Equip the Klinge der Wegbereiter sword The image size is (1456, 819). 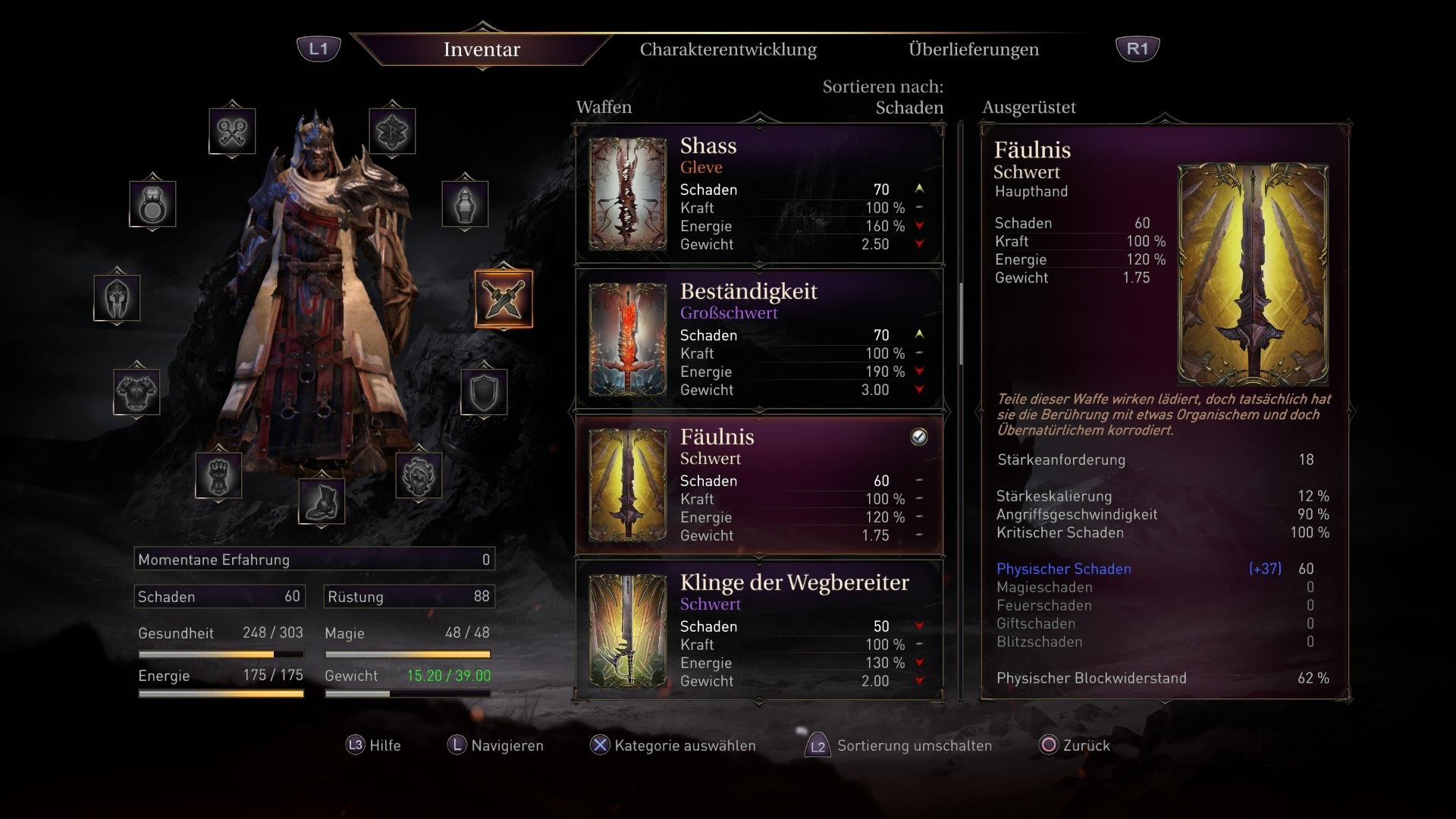point(758,629)
